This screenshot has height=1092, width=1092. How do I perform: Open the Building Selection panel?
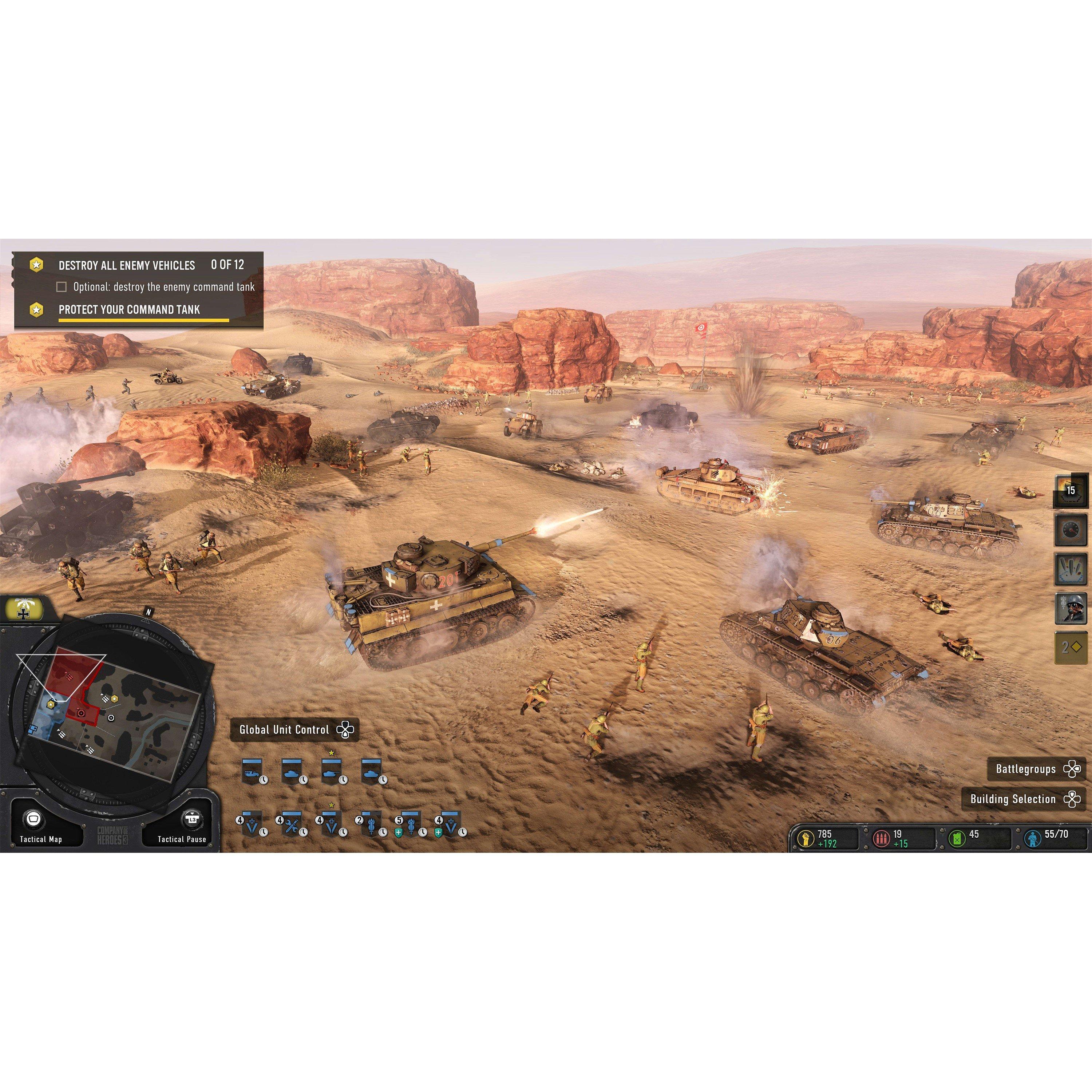coord(1024,799)
